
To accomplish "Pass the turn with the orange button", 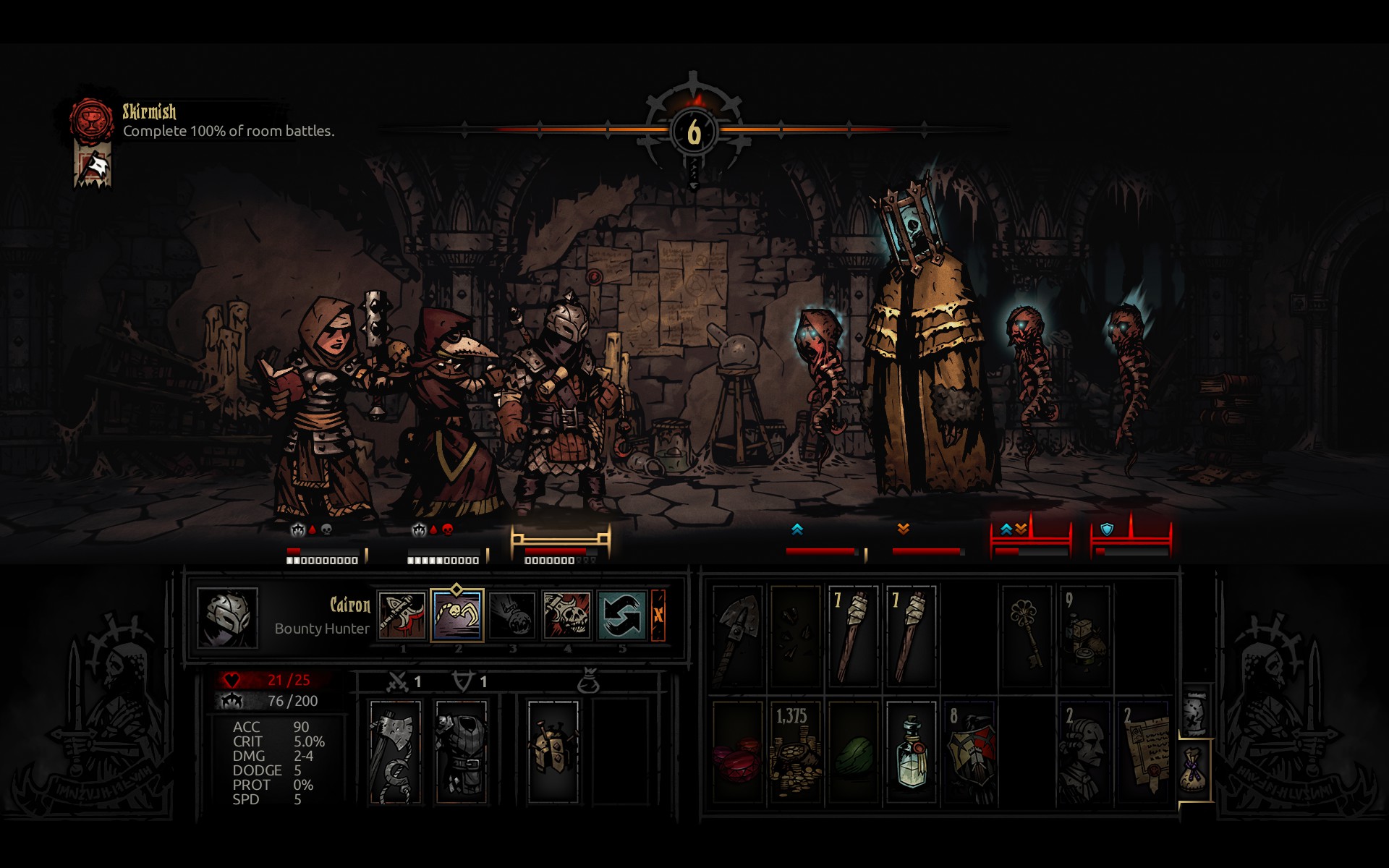I will (658, 616).
